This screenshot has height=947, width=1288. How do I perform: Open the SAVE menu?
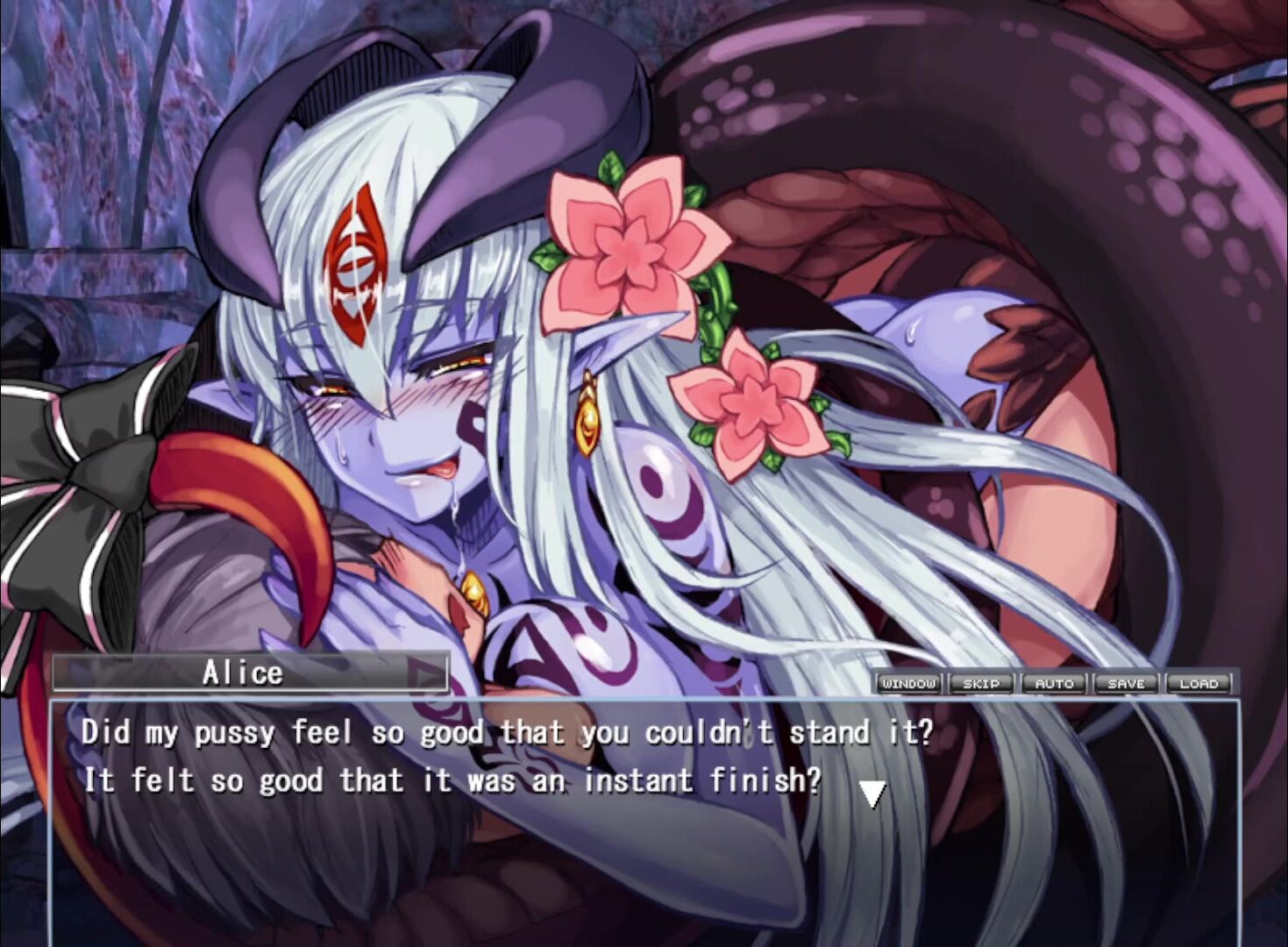1126,683
